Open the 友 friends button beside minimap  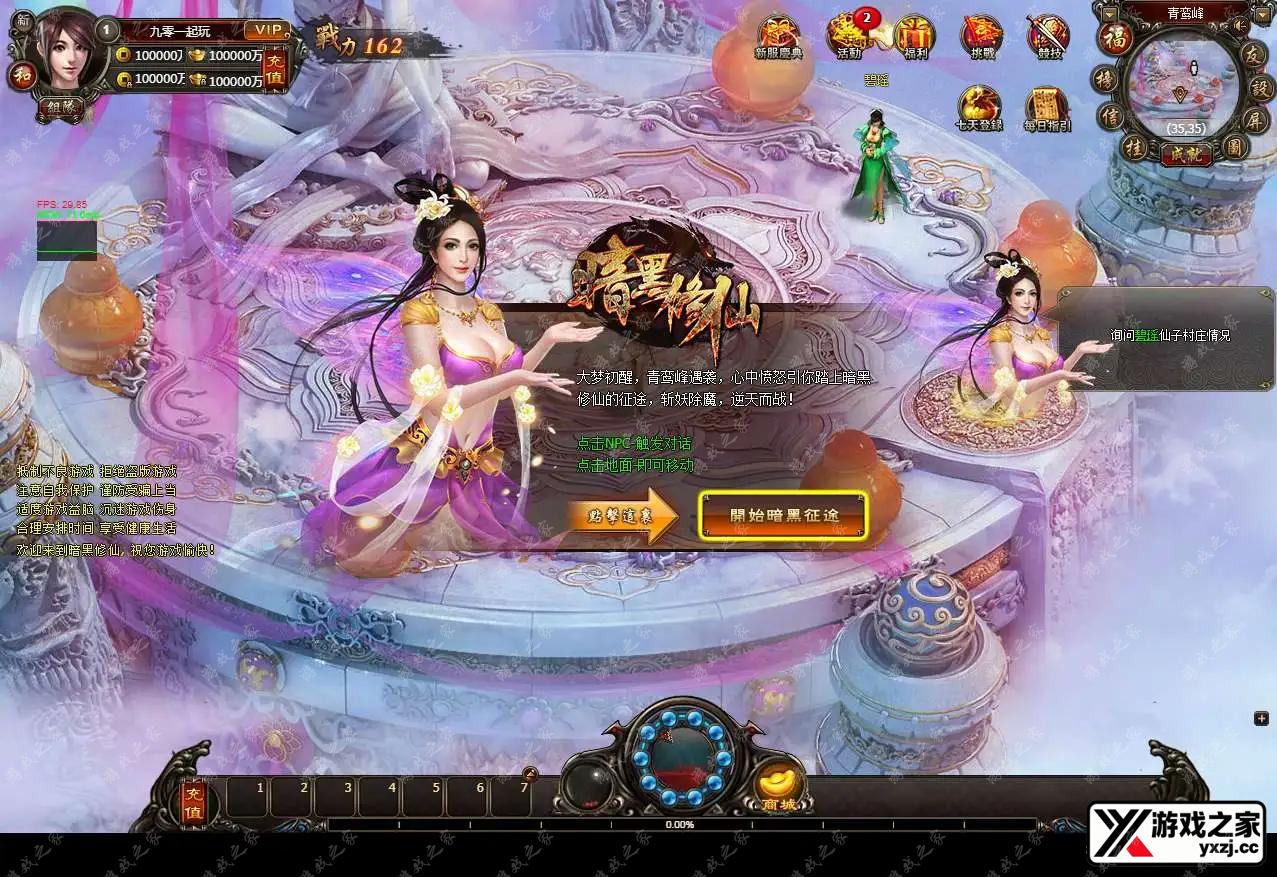click(x=1256, y=56)
